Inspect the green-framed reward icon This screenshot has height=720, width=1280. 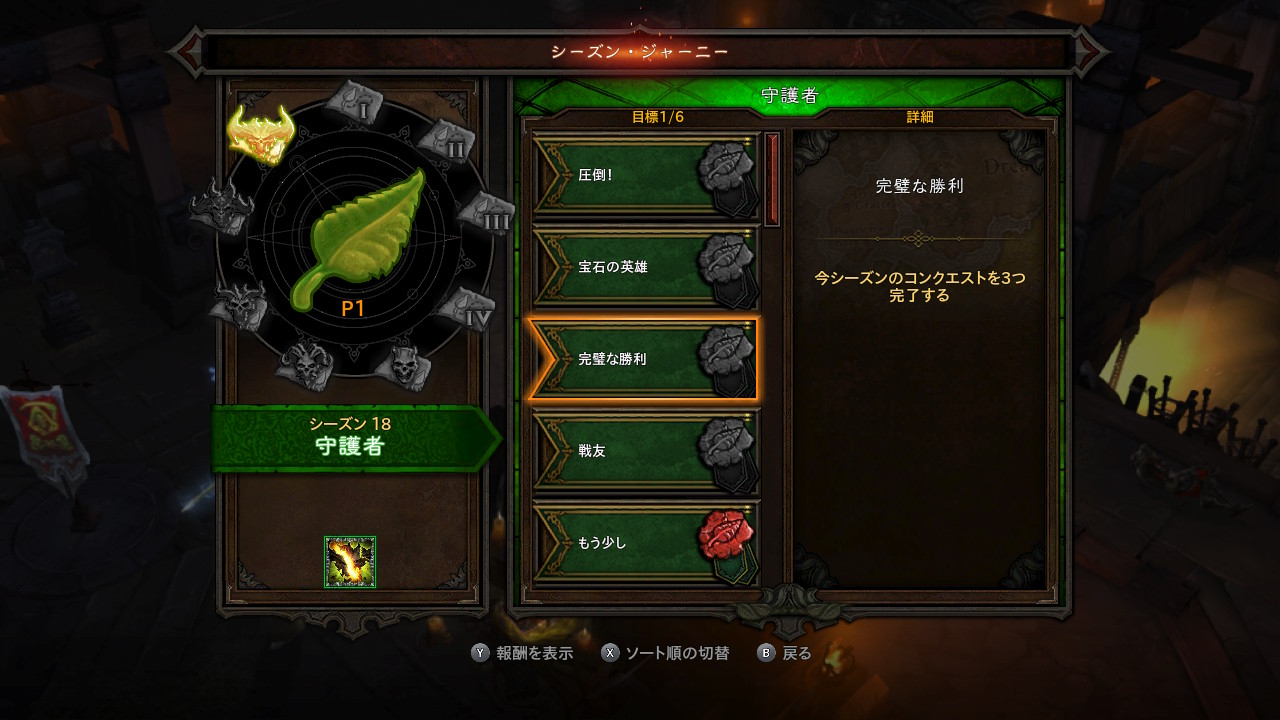click(350, 562)
